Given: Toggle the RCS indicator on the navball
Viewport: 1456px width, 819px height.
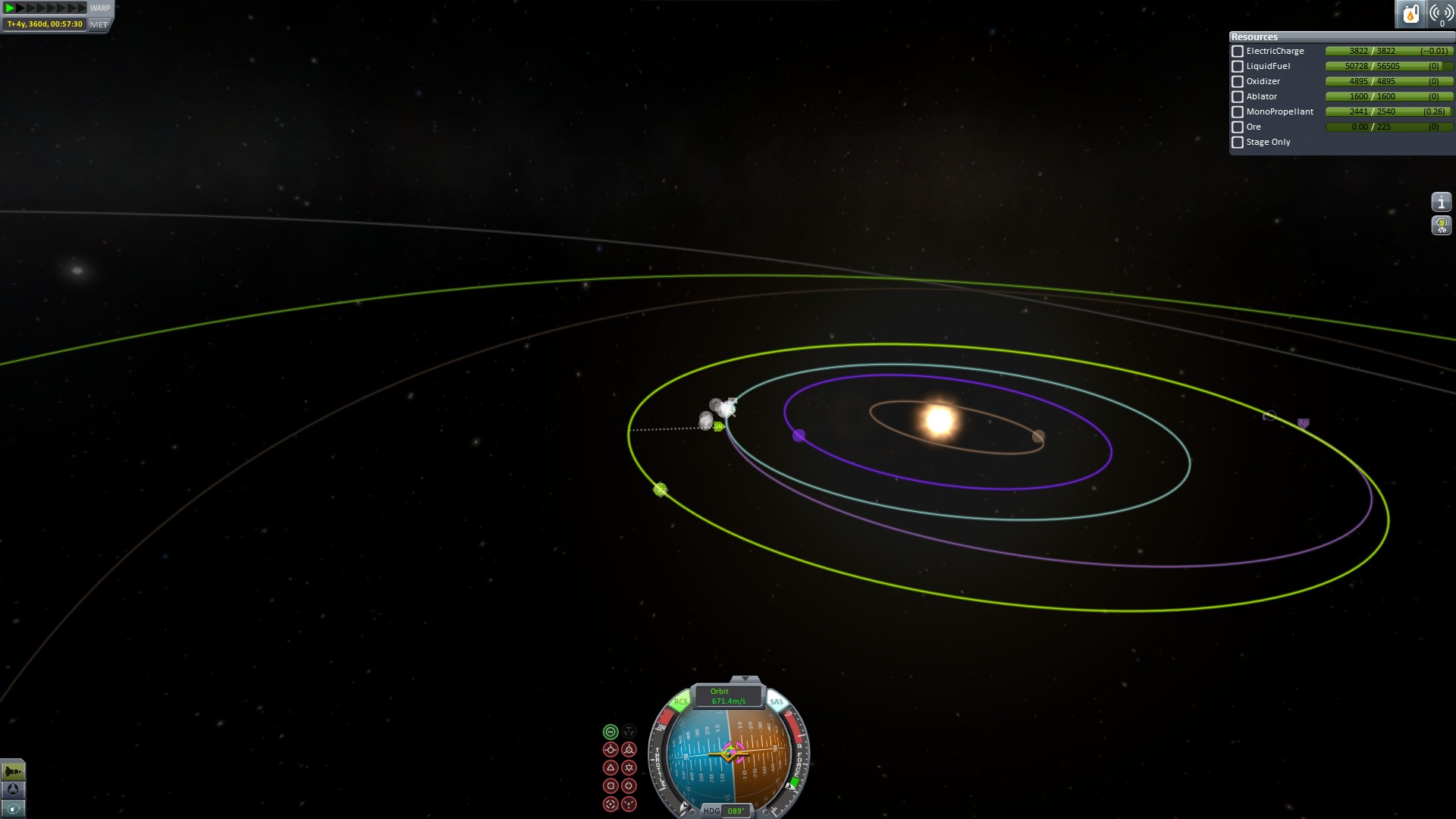Looking at the screenshot, I should 680,701.
